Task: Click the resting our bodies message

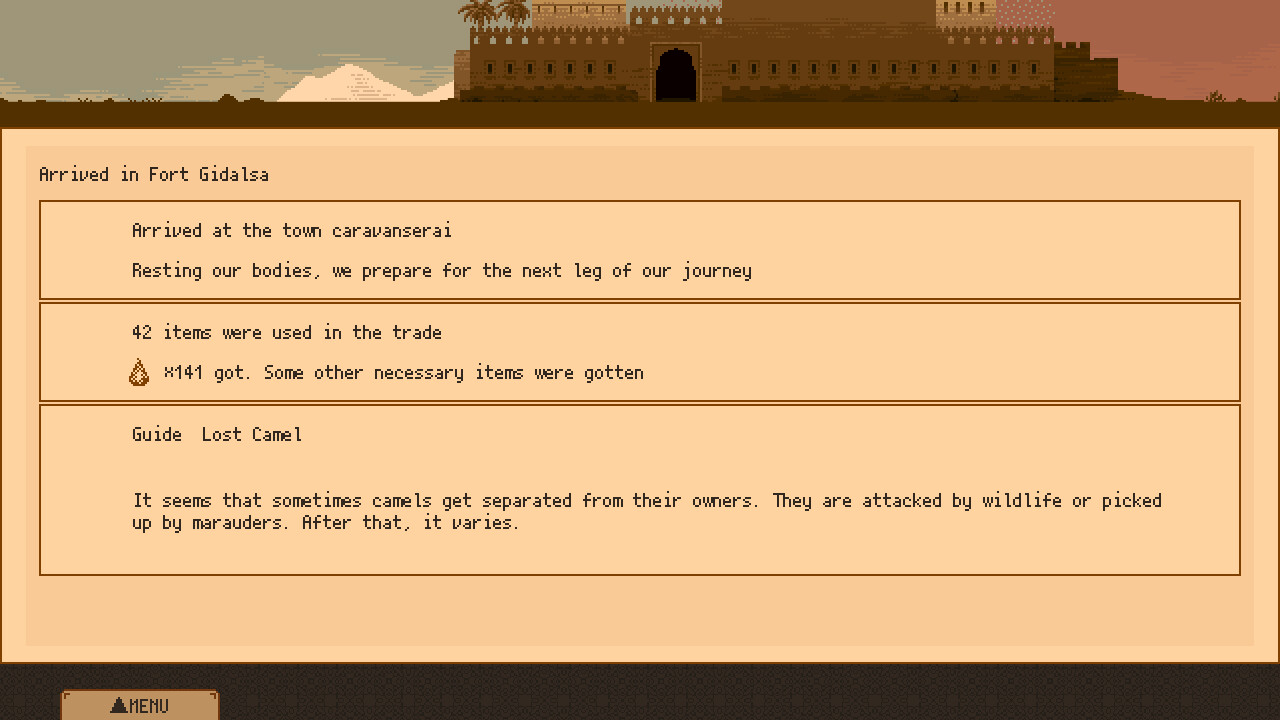Action: [x=442, y=270]
